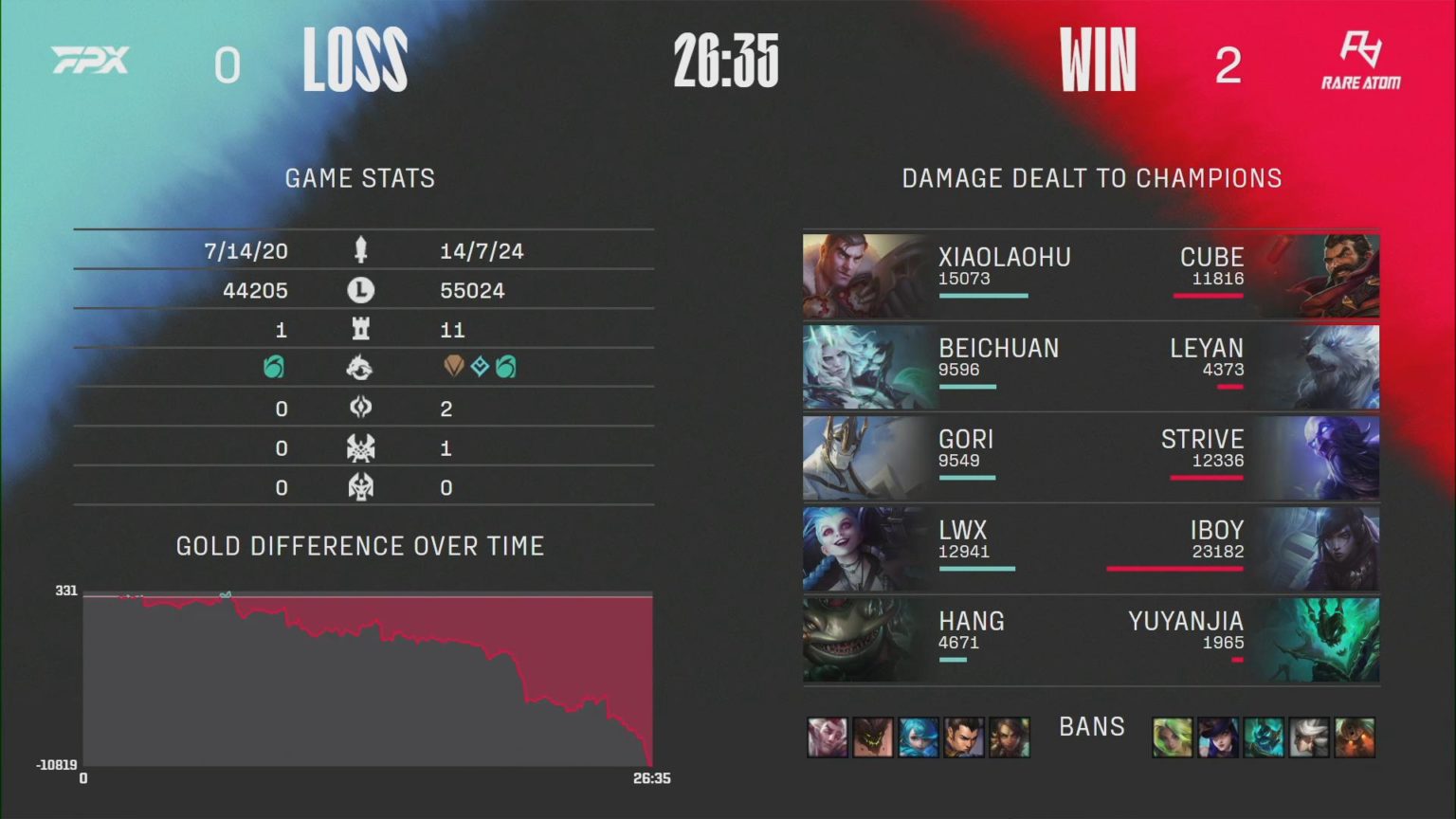Click IBOY's red damage bar
Viewport: 1456px width, 819px height.
tap(1175, 570)
